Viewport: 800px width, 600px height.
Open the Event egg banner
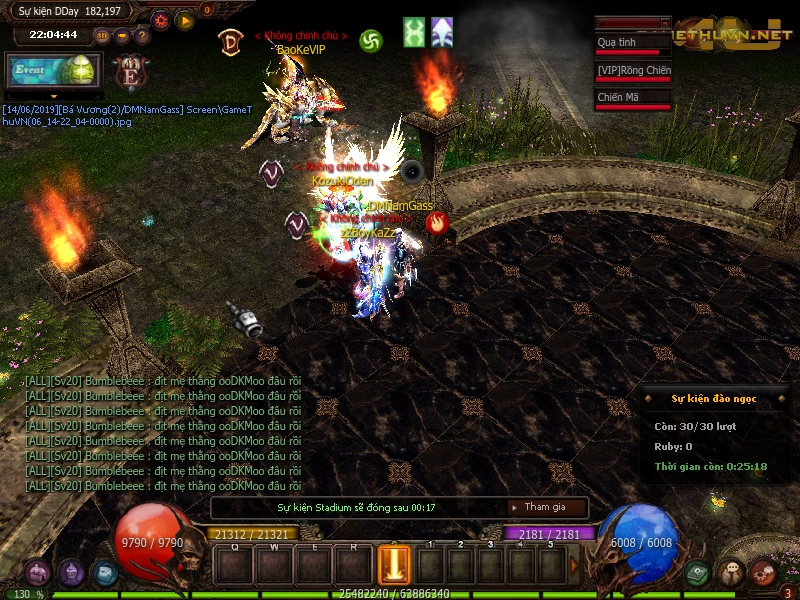click(x=52, y=72)
